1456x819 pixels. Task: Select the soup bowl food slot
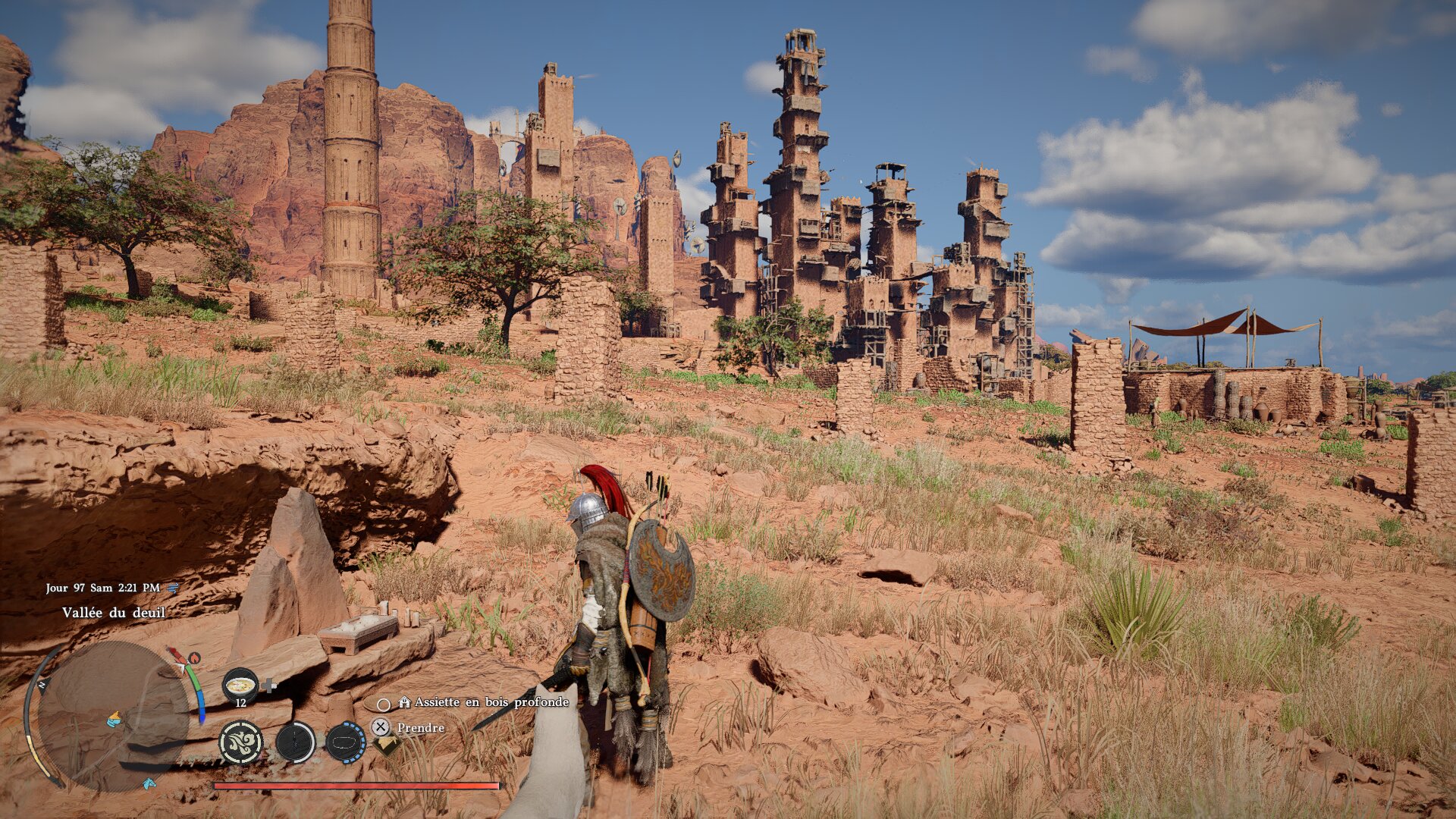(x=240, y=686)
